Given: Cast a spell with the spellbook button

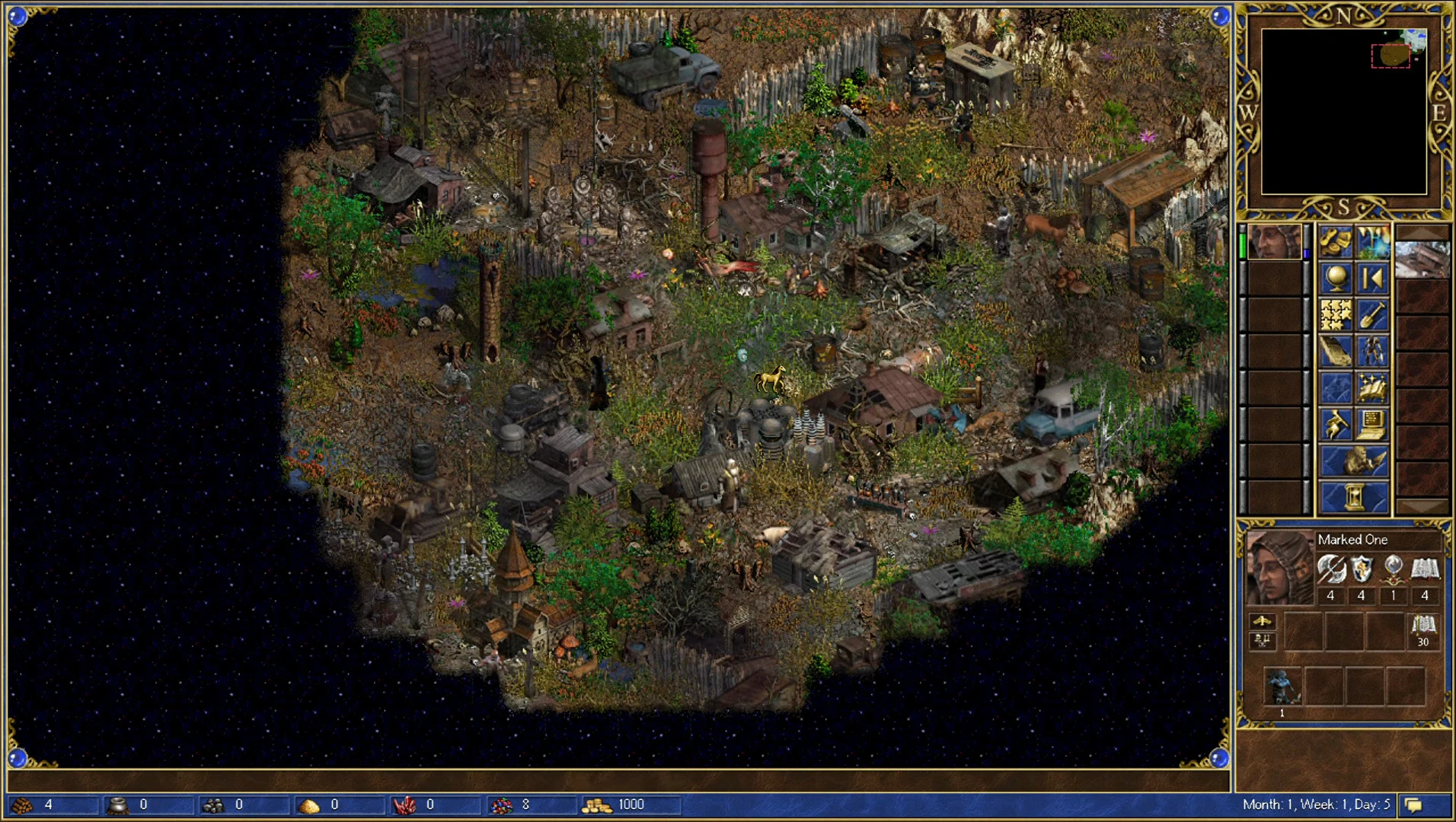Looking at the screenshot, I should pyautogui.click(x=1373, y=388).
